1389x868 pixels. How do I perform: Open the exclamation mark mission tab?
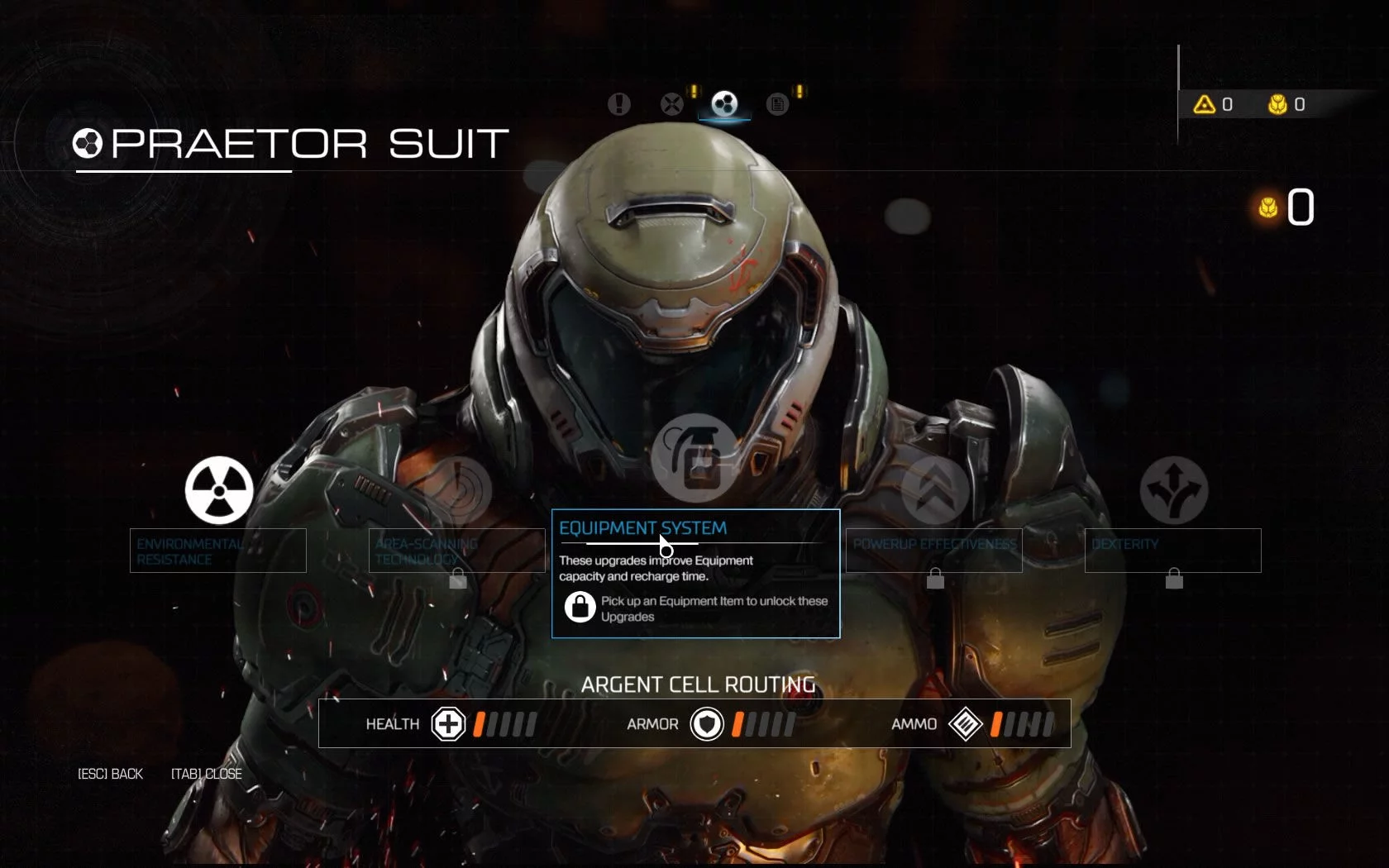(x=618, y=104)
